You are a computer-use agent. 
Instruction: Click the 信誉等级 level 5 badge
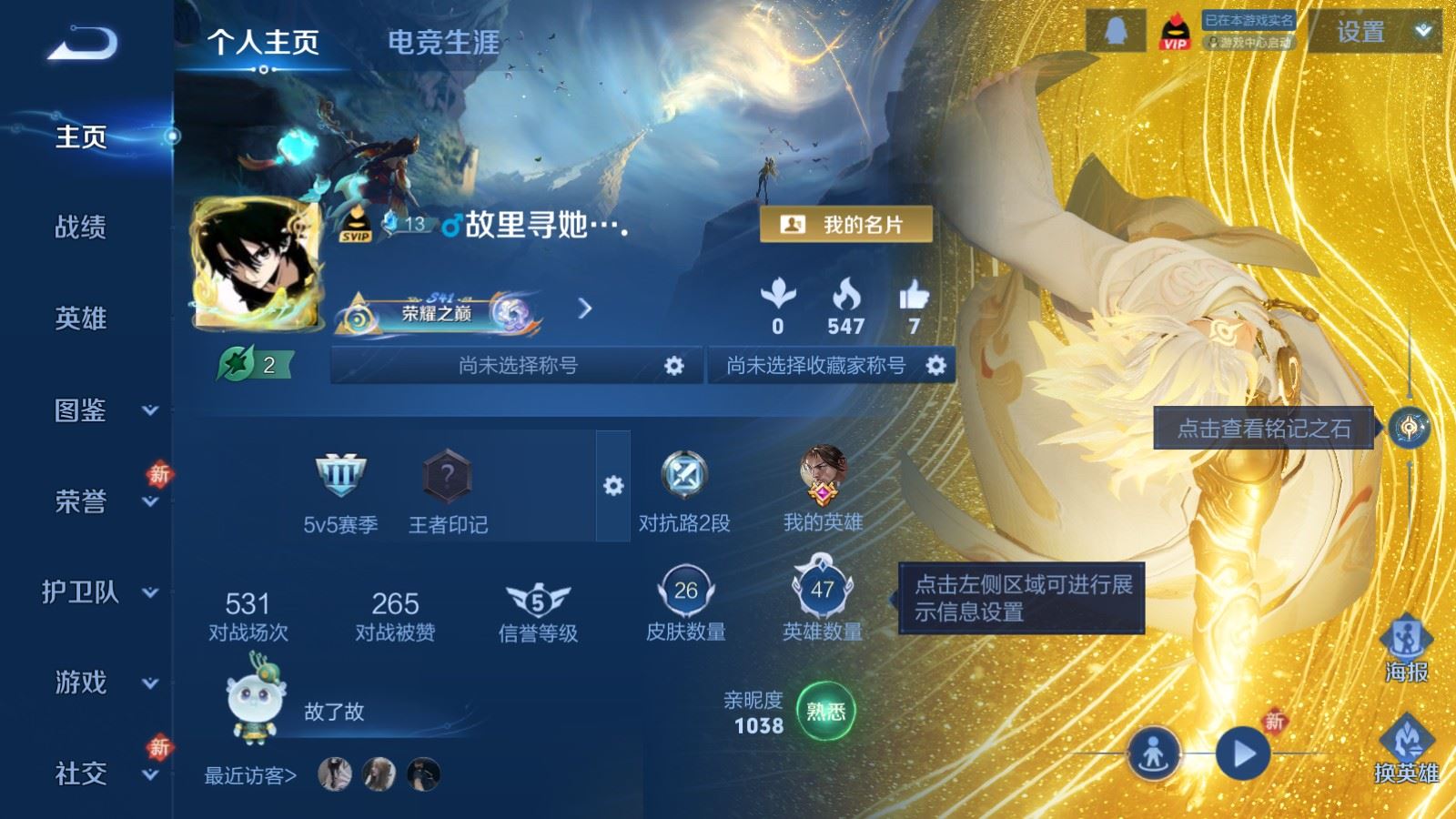click(532, 600)
